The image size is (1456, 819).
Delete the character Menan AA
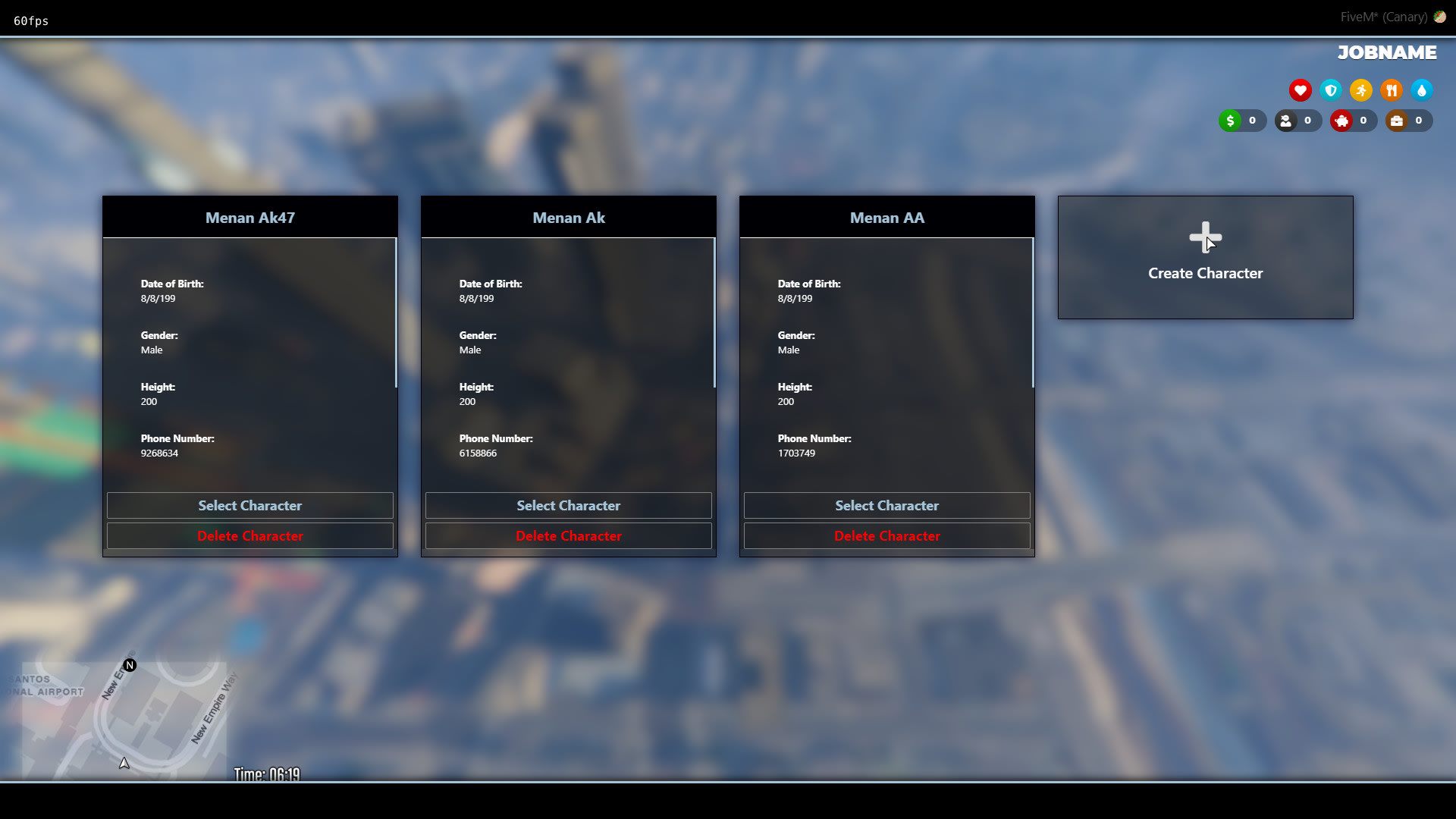pos(886,535)
